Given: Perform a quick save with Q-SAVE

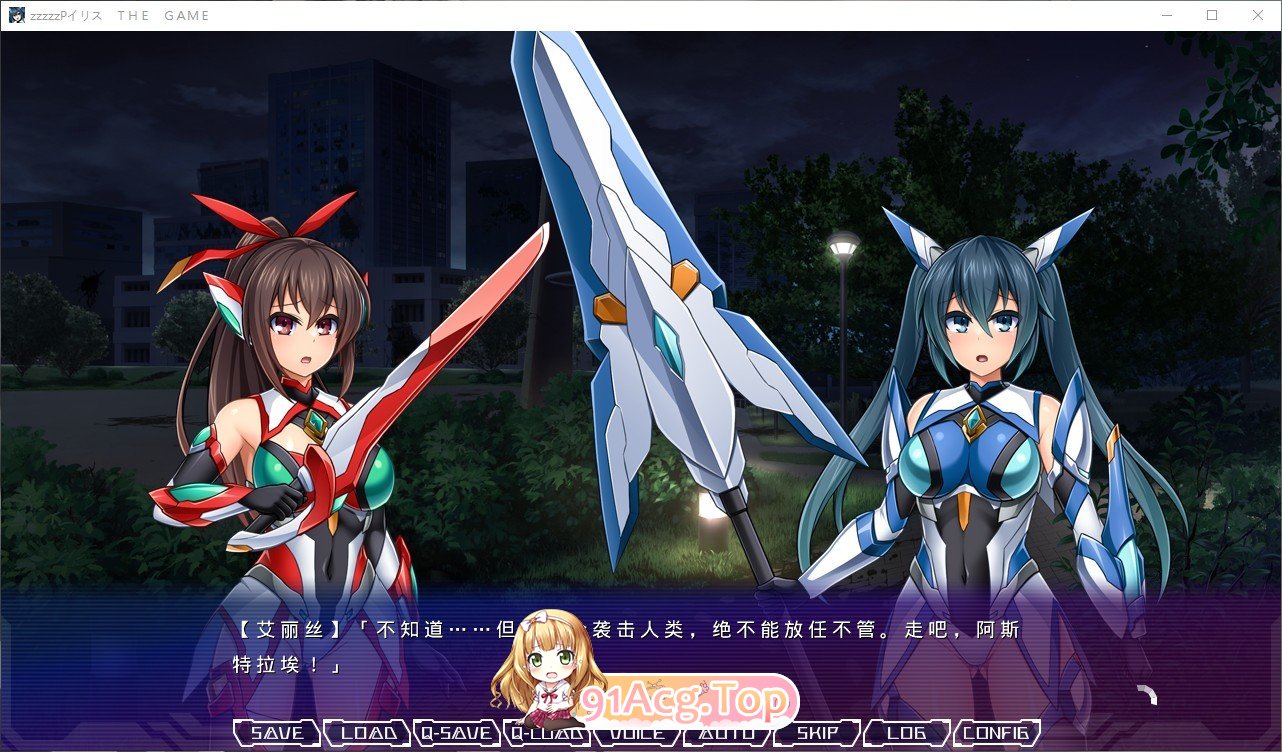Looking at the screenshot, I should [x=455, y=732].
